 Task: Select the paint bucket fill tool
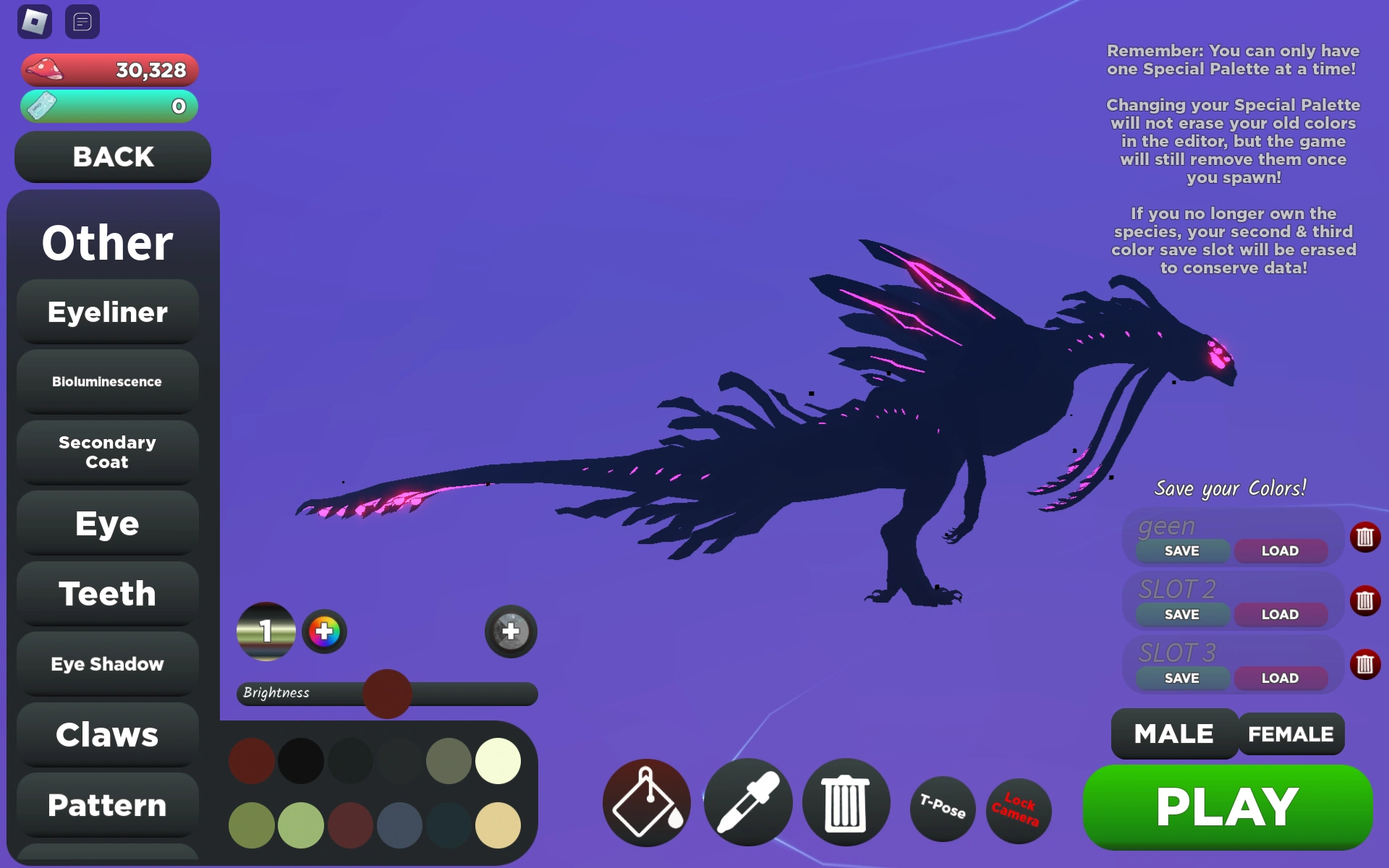point(645,804)
